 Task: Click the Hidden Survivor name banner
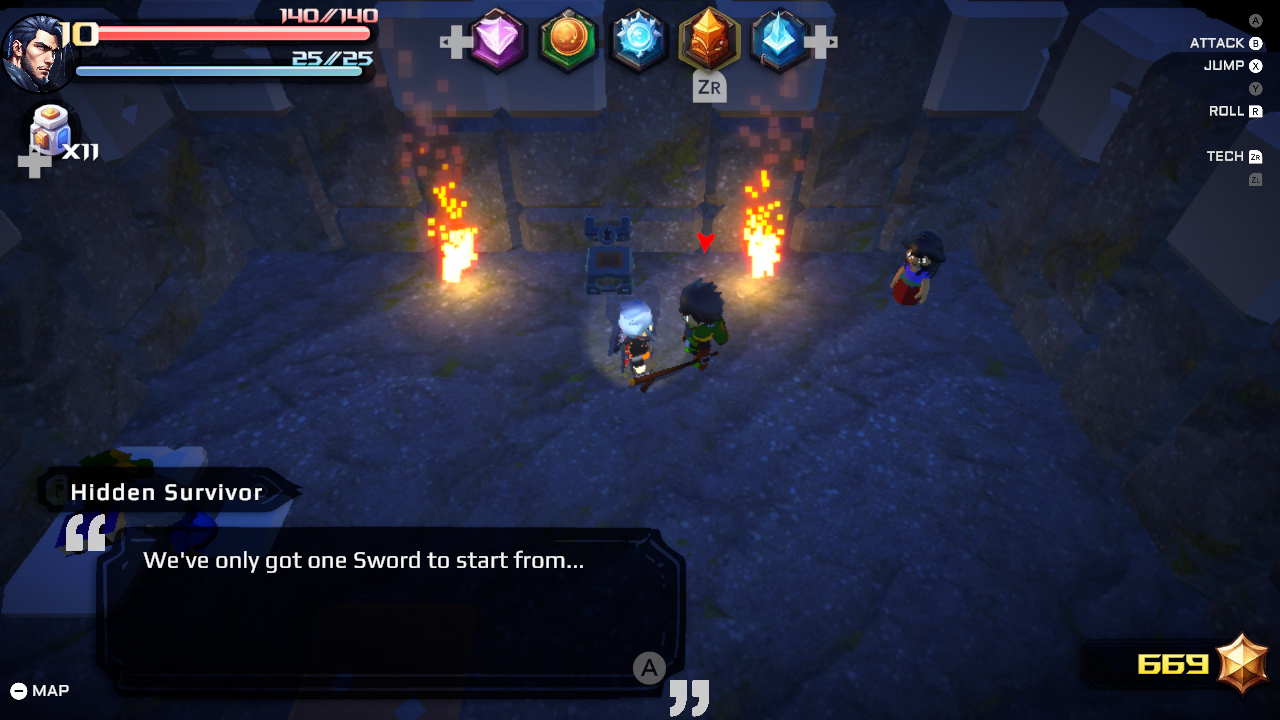pyautogui.click(x=165, y=491)
